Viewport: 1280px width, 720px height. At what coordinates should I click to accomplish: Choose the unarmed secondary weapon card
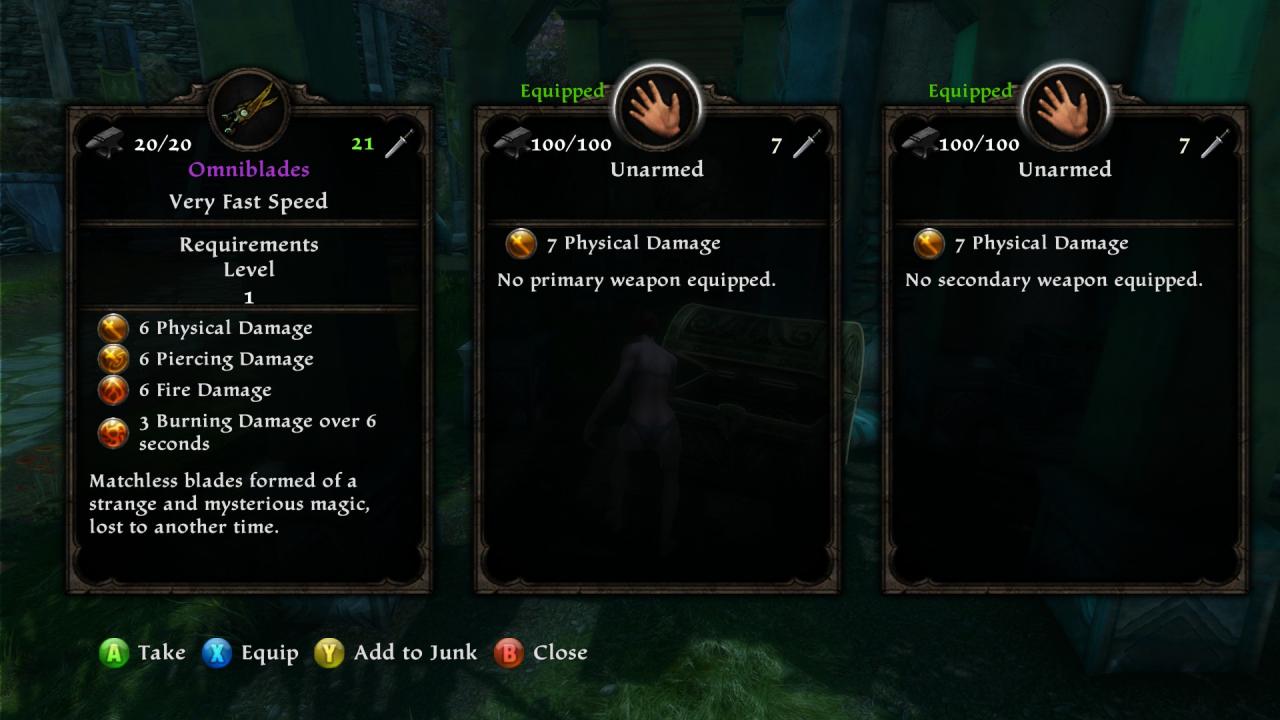1065,350
